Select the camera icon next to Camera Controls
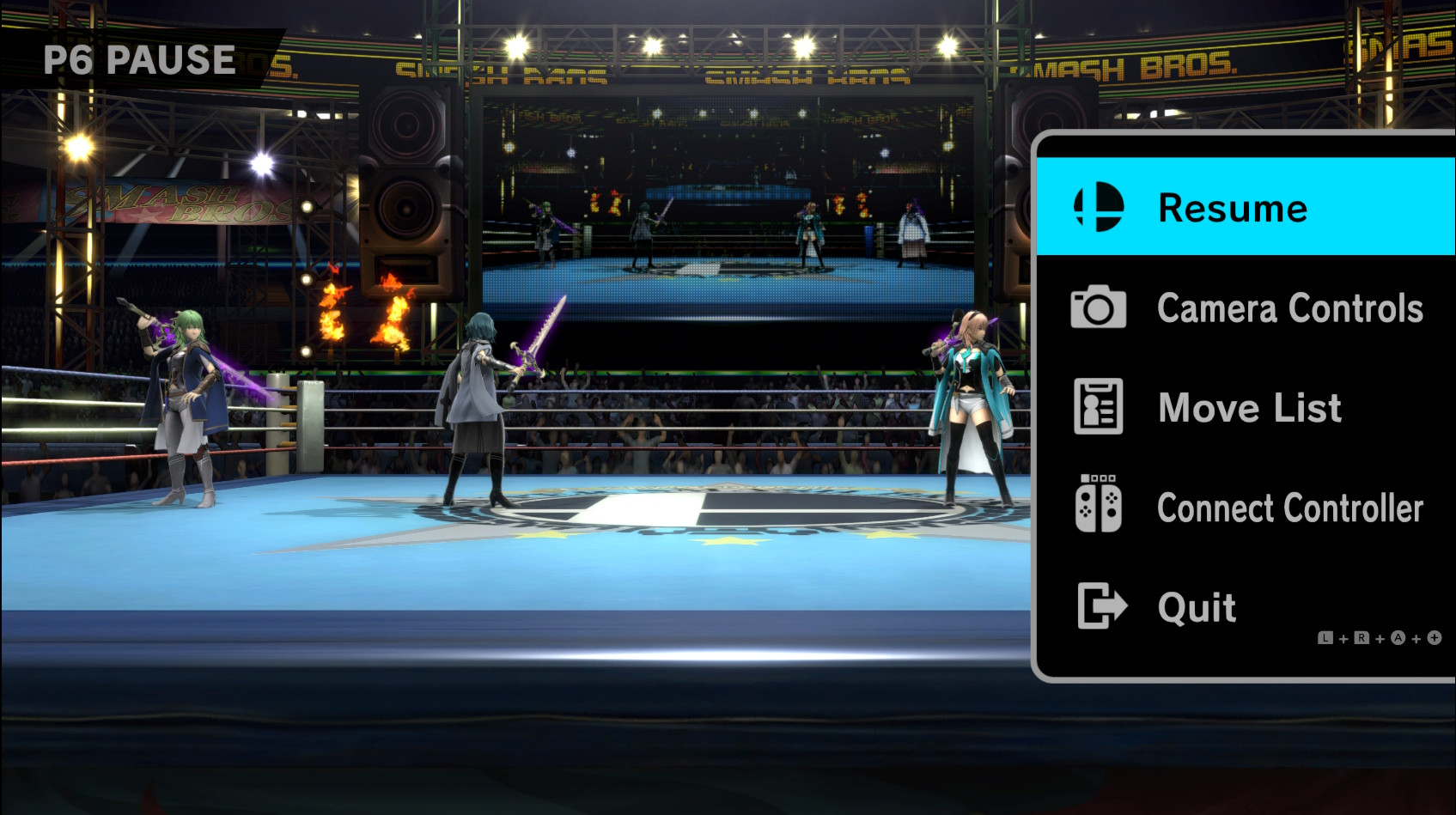This screenshot has height=815, width=1456. [x=1097, y=308]
